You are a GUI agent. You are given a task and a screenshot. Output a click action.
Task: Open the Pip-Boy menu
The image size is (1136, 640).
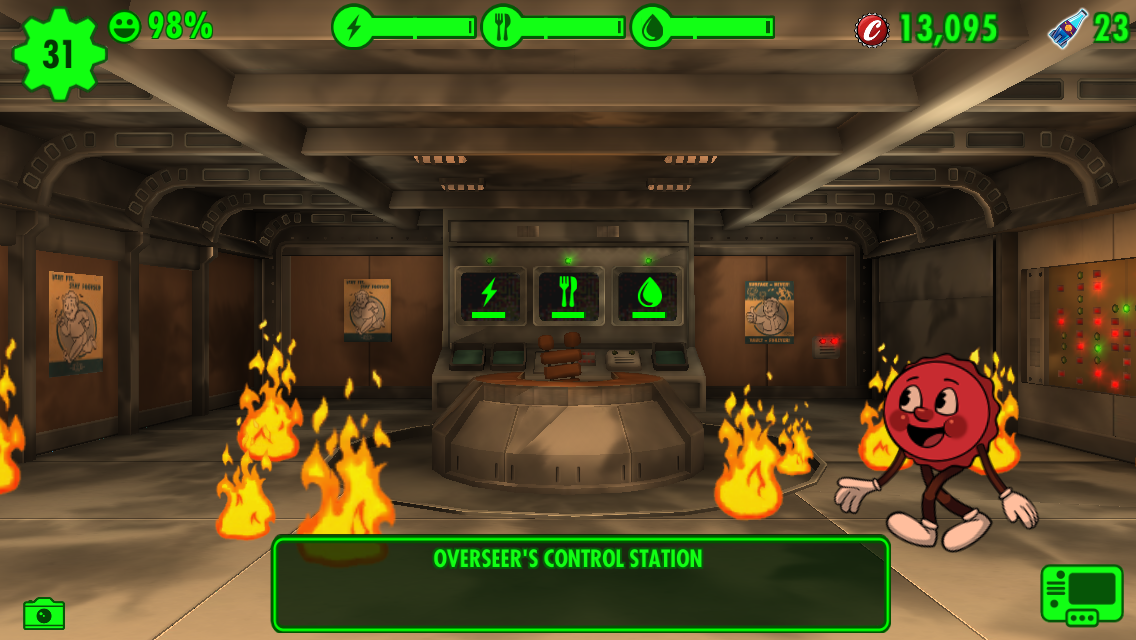tap(1082, 594)
